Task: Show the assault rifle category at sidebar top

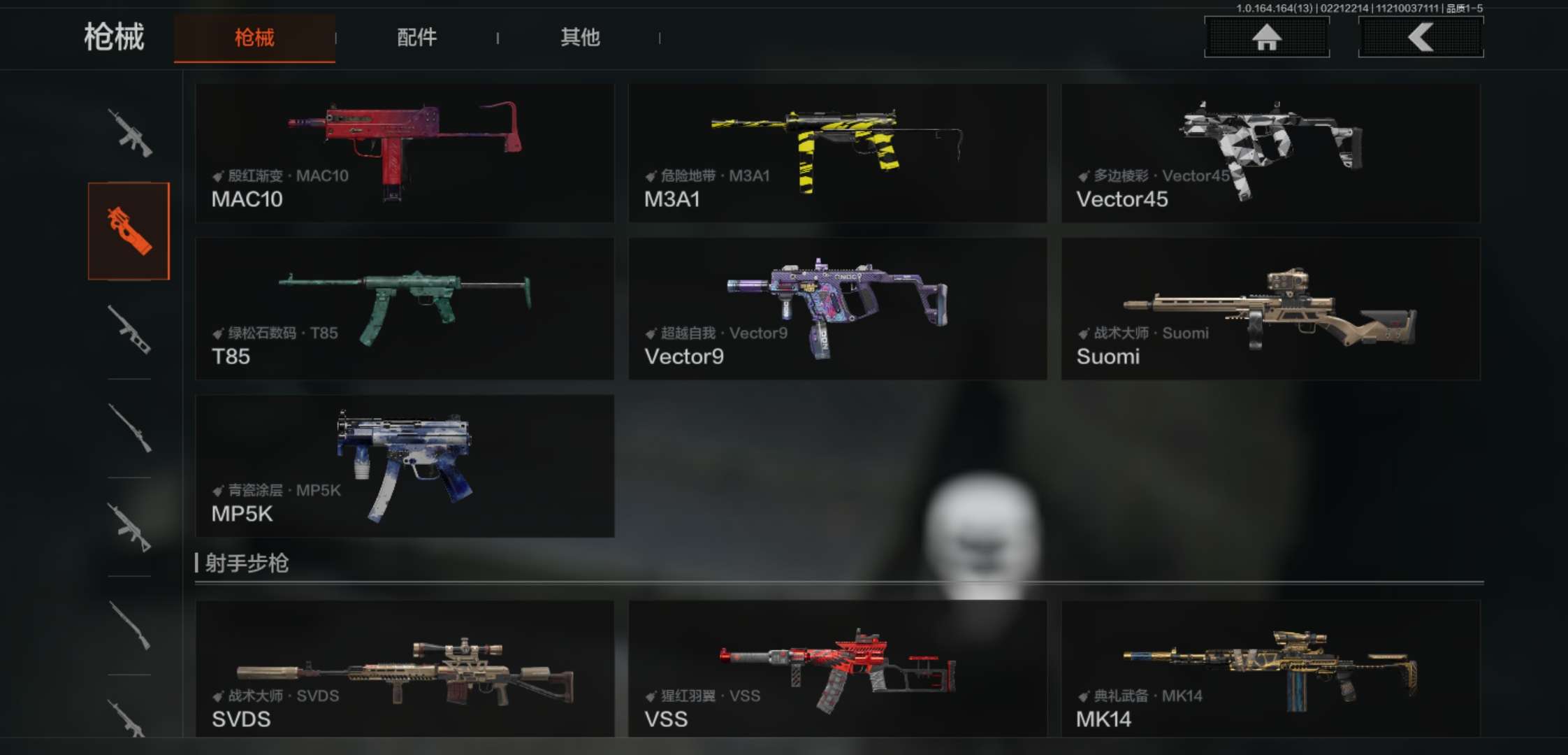Action: [129, 133]
